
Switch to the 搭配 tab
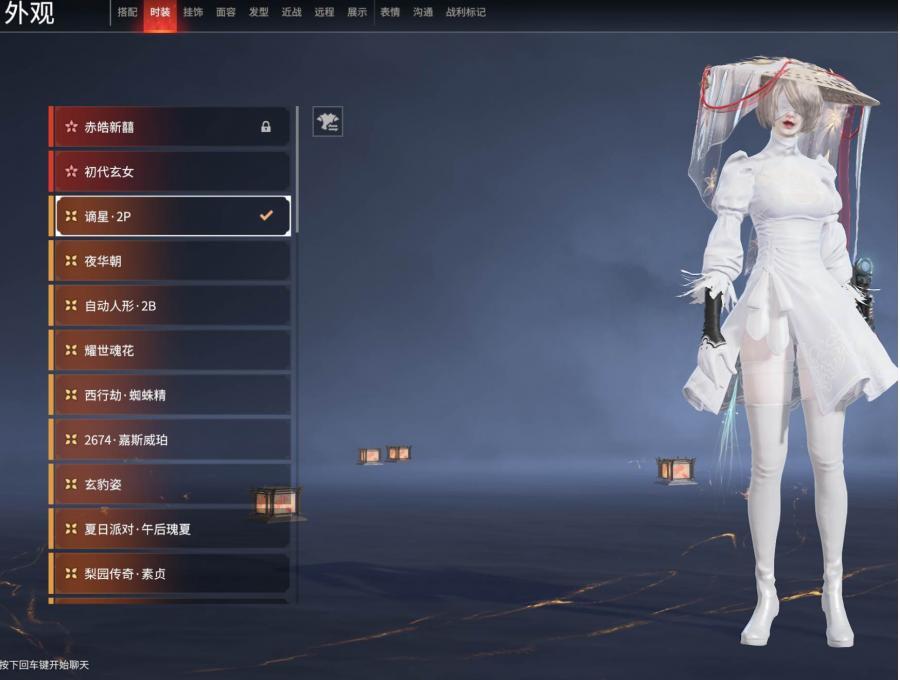(127, 12)
